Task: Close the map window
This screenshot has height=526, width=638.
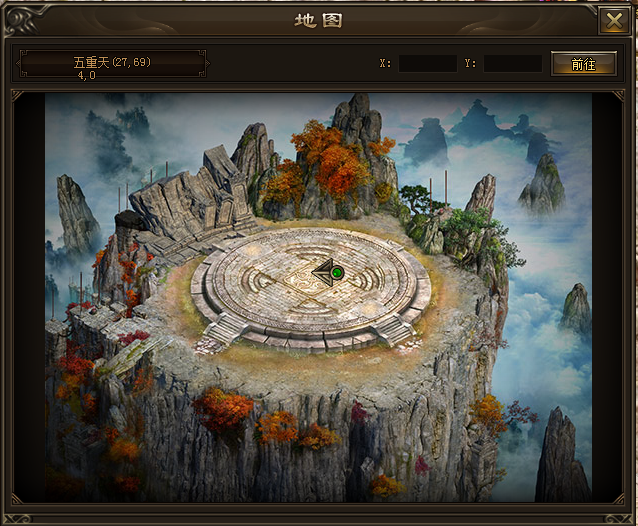Action: coord(612,20)
